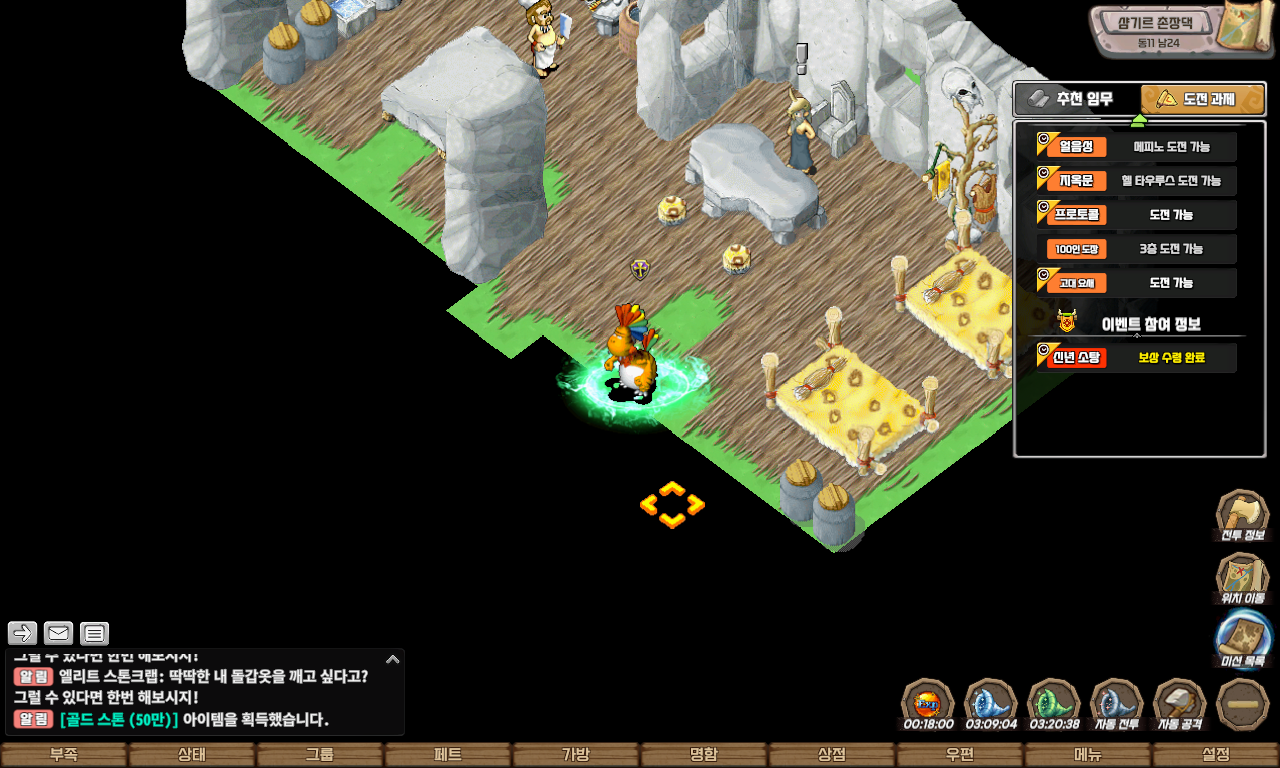The width and height of the screenshot is (1280, 768).
Task: Open the 설정 (settings) menu
Action: pos(1216,755)
